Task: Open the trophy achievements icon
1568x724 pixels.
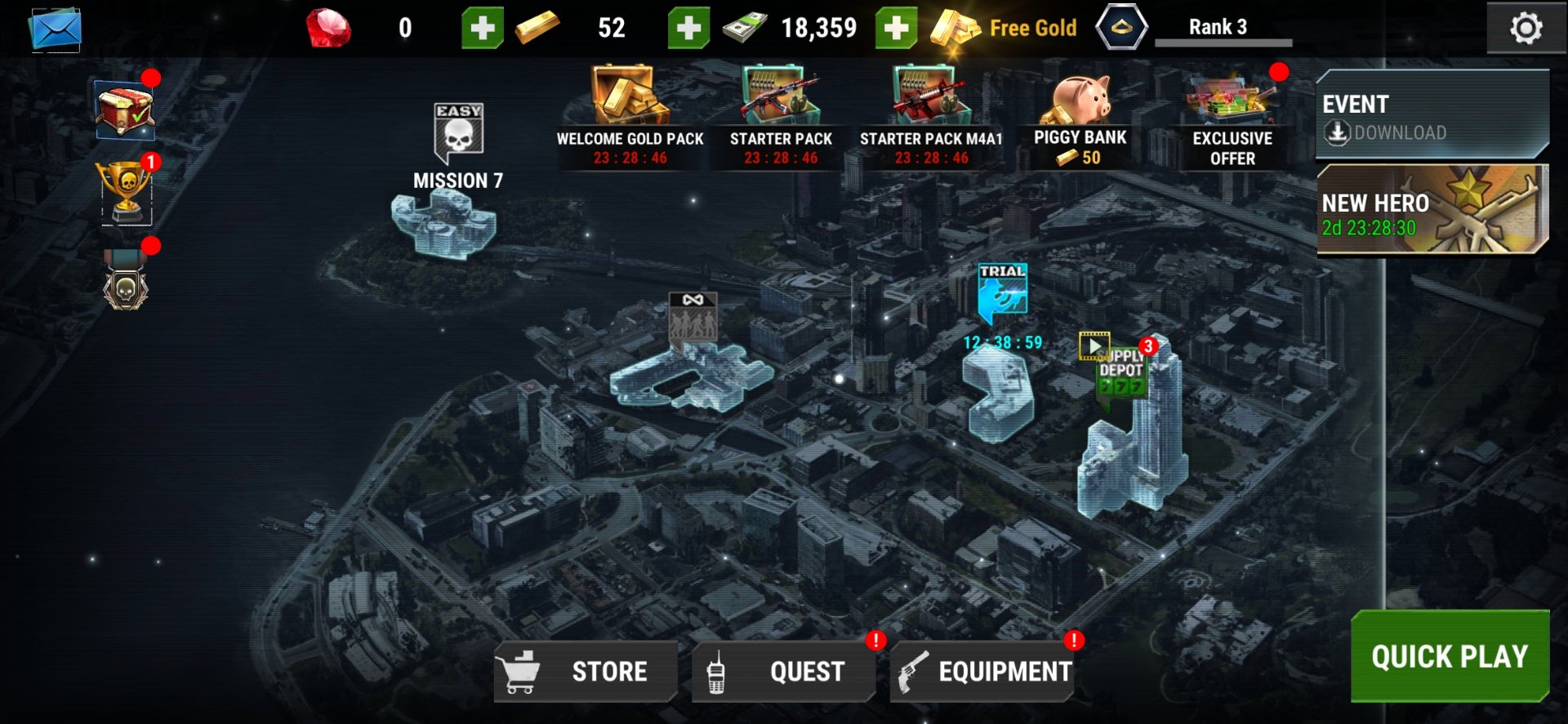Action: [x=127, y=191]
